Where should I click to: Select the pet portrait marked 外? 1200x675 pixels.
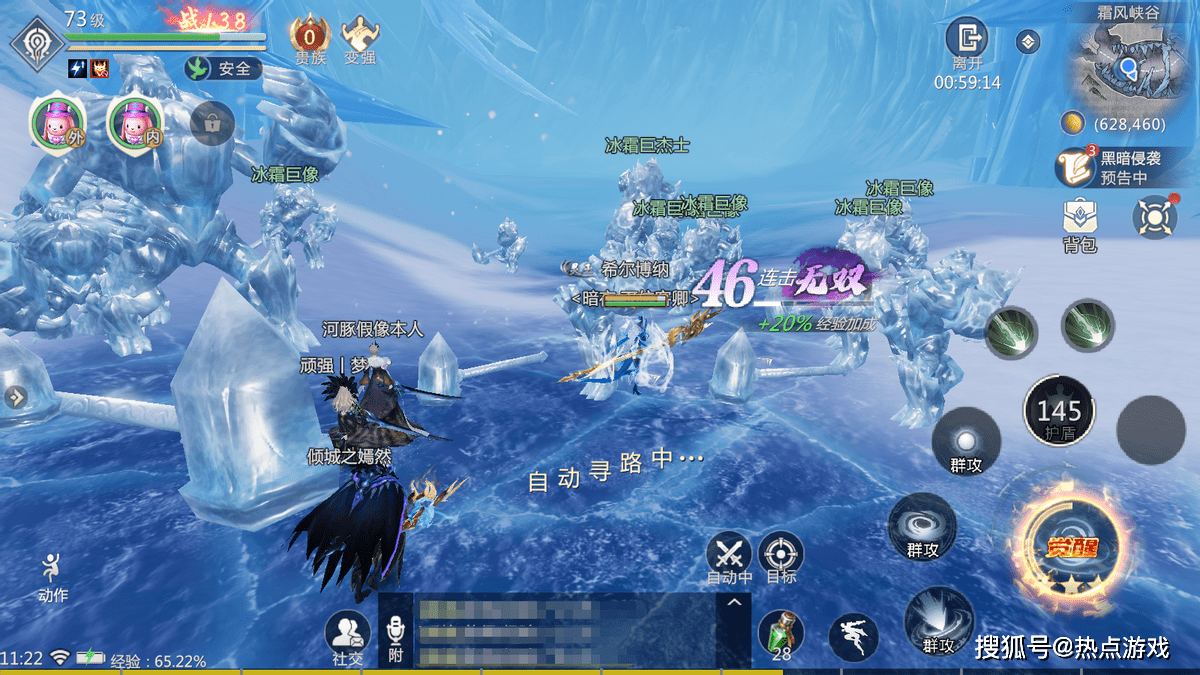point(57,124)
